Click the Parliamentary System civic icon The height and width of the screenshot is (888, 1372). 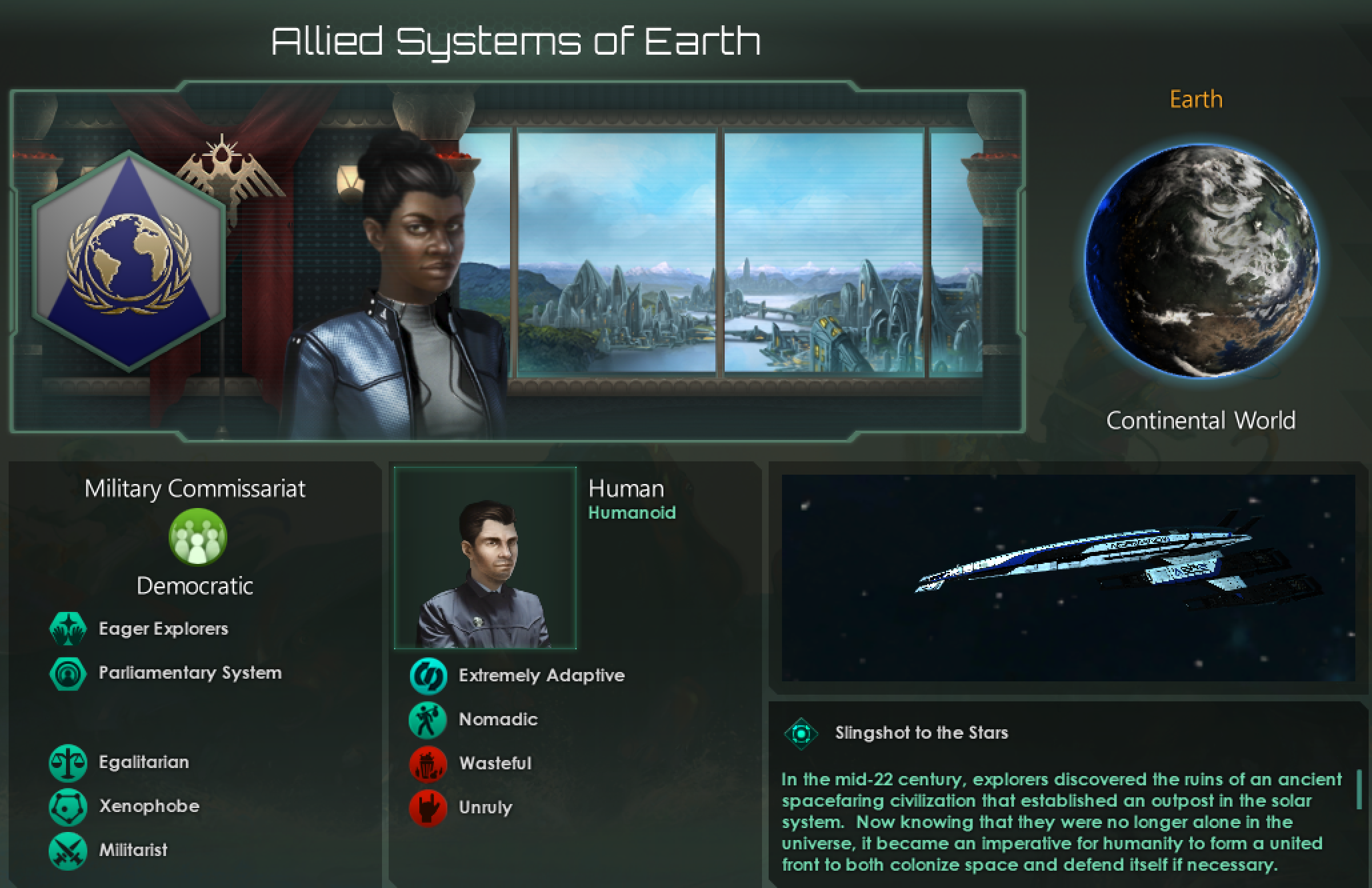[x=67, y=673]
